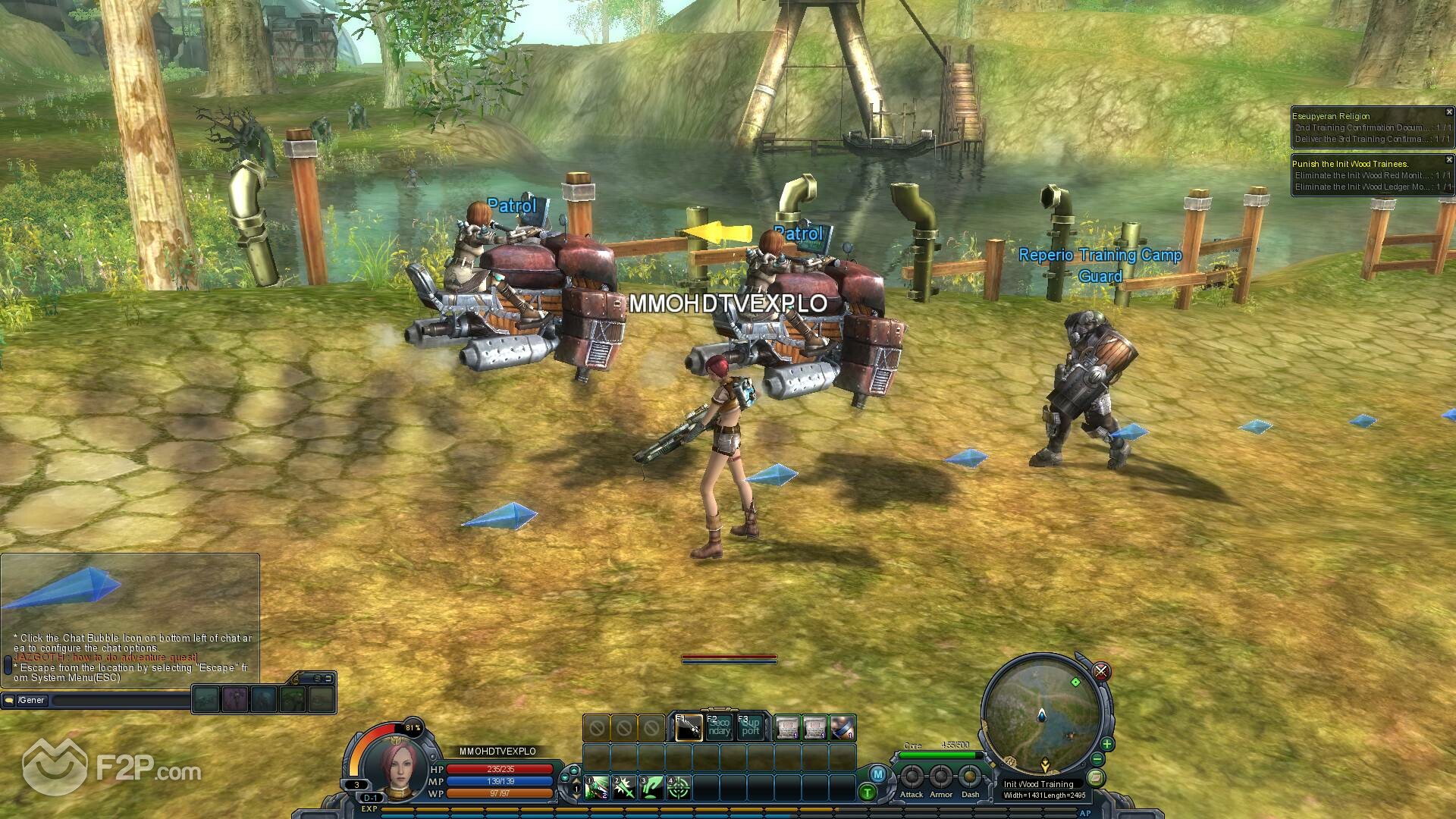This screenshot has width=1456, height=819.
Task: Focus the chat text input field
Action: click(121, 701)
